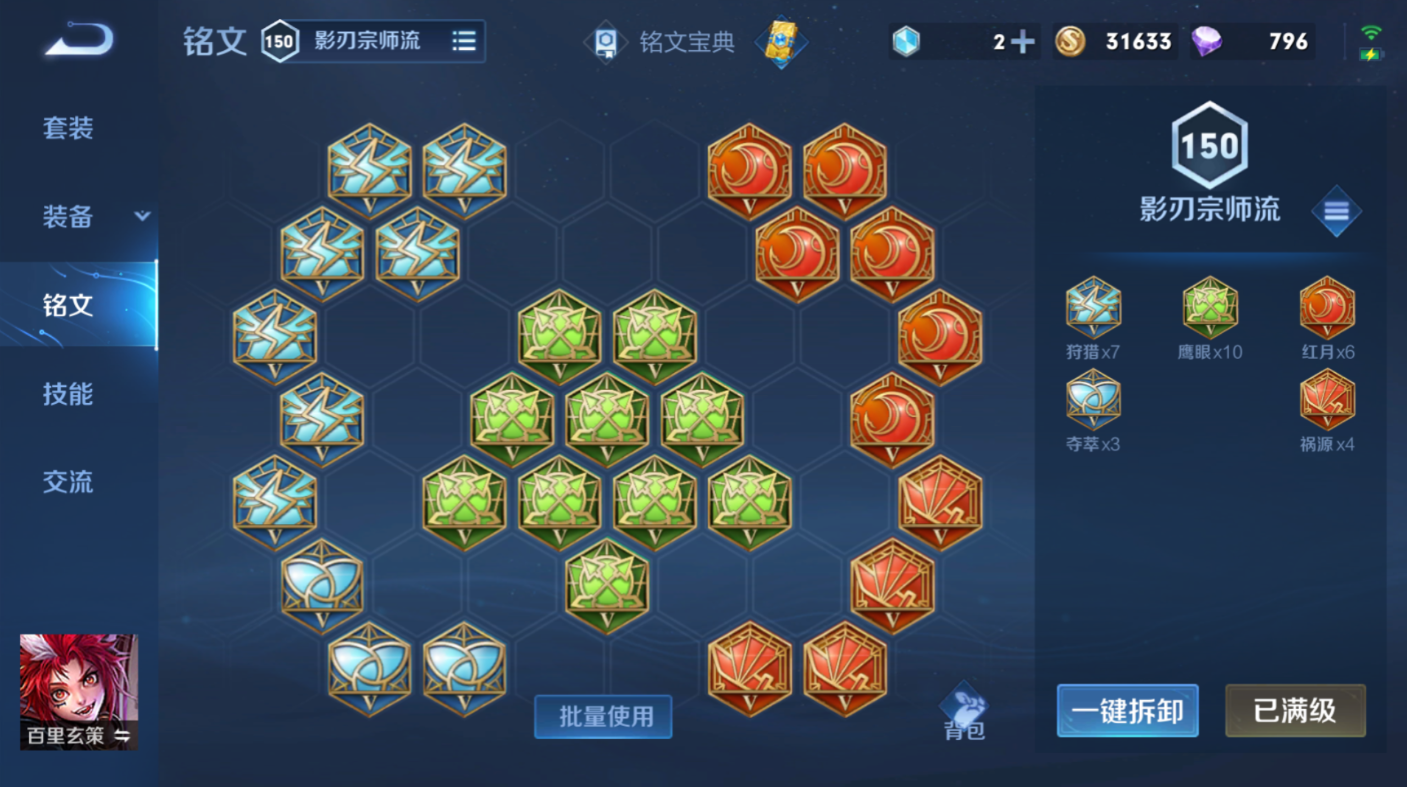This screenshot has width=1407, height=787.
Task: Open the 铭文宝典 rune codex
Action: (x=690, y=42)
